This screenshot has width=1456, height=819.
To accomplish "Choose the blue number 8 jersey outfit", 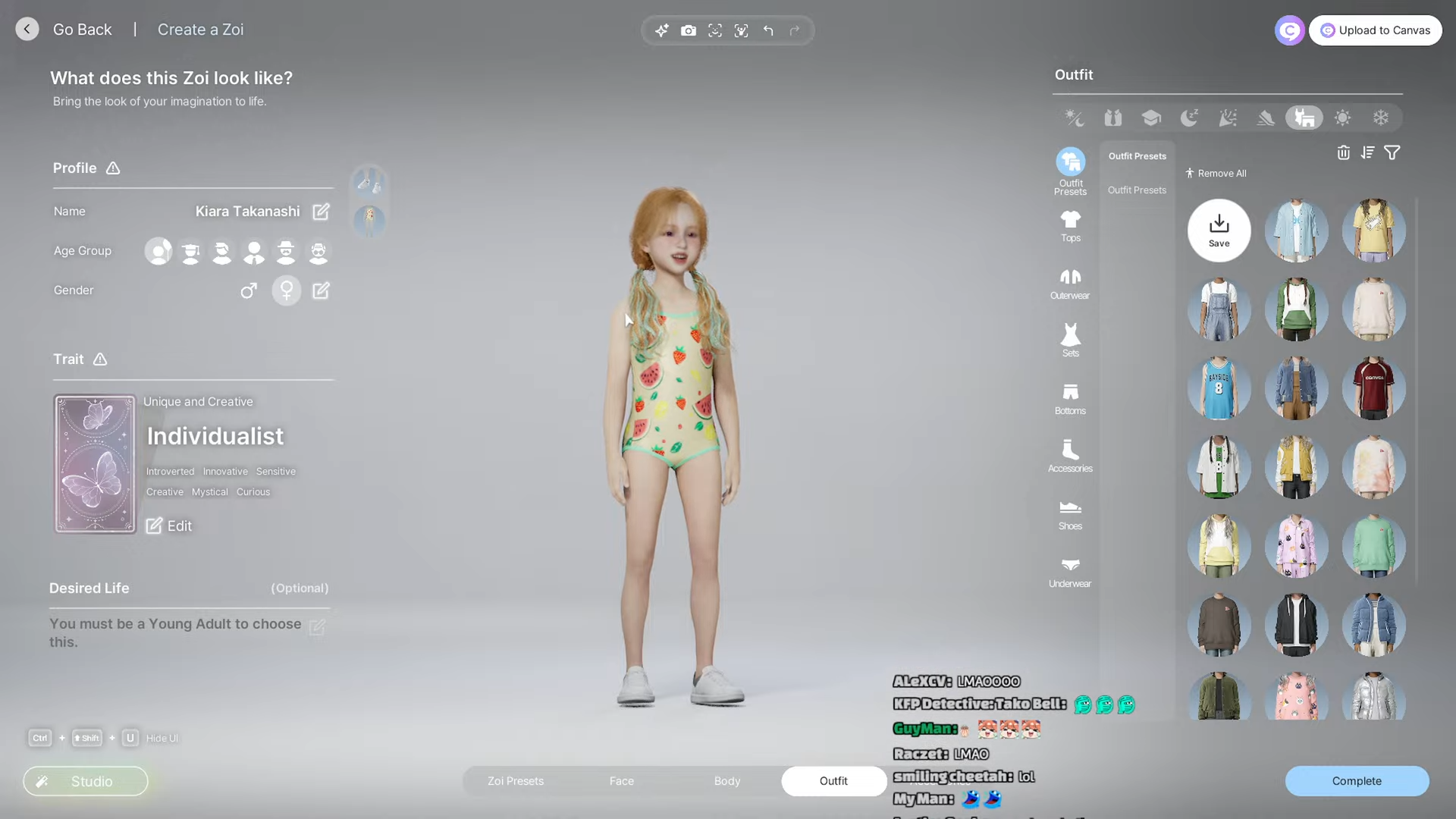I will 1219,388.
